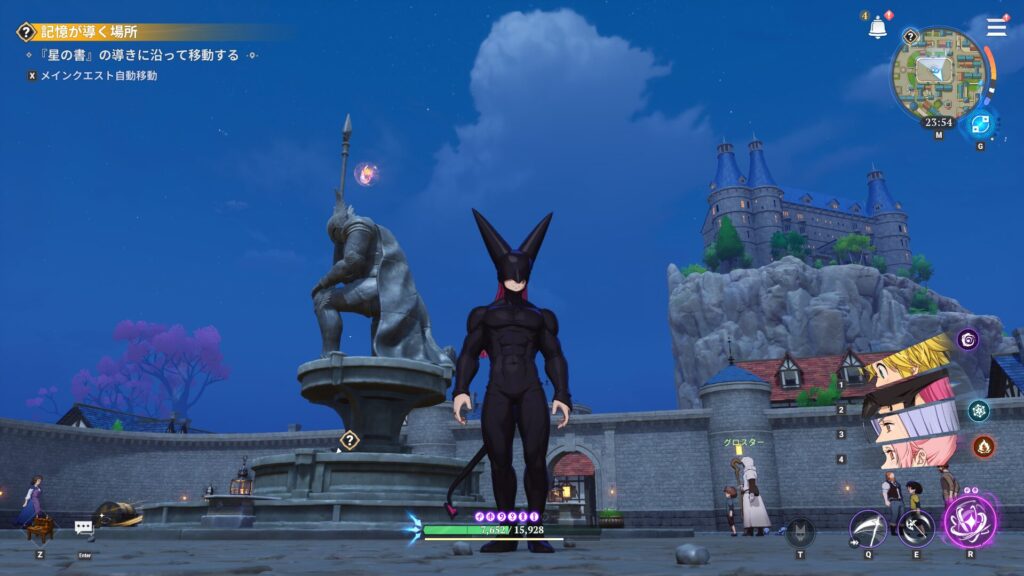Activate the blue swap icon below the minimap

(x=979, y=124)
